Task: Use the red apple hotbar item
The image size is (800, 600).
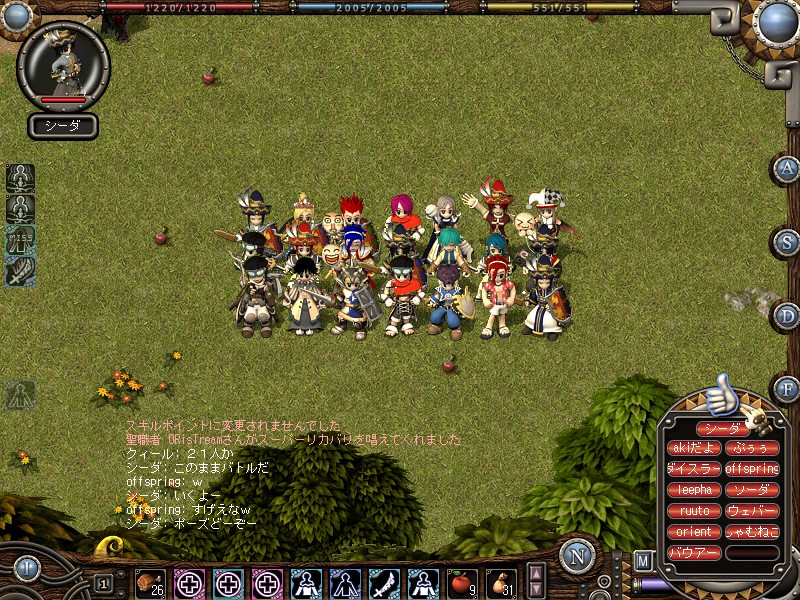Action: (x=462, y=582)
